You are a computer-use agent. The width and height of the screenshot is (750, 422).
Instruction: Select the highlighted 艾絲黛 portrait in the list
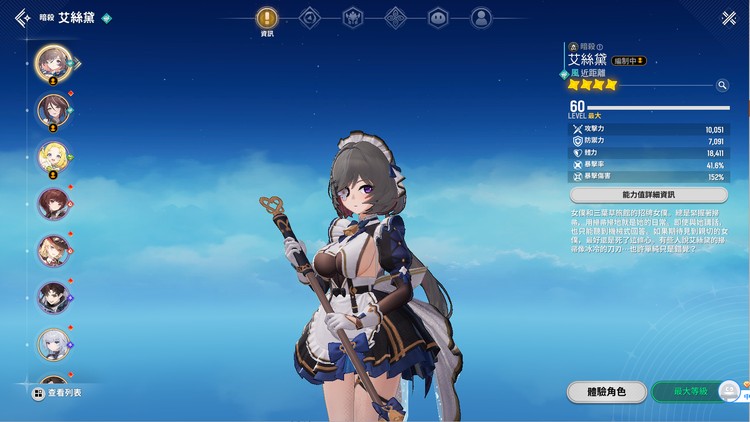pos(52,62)
